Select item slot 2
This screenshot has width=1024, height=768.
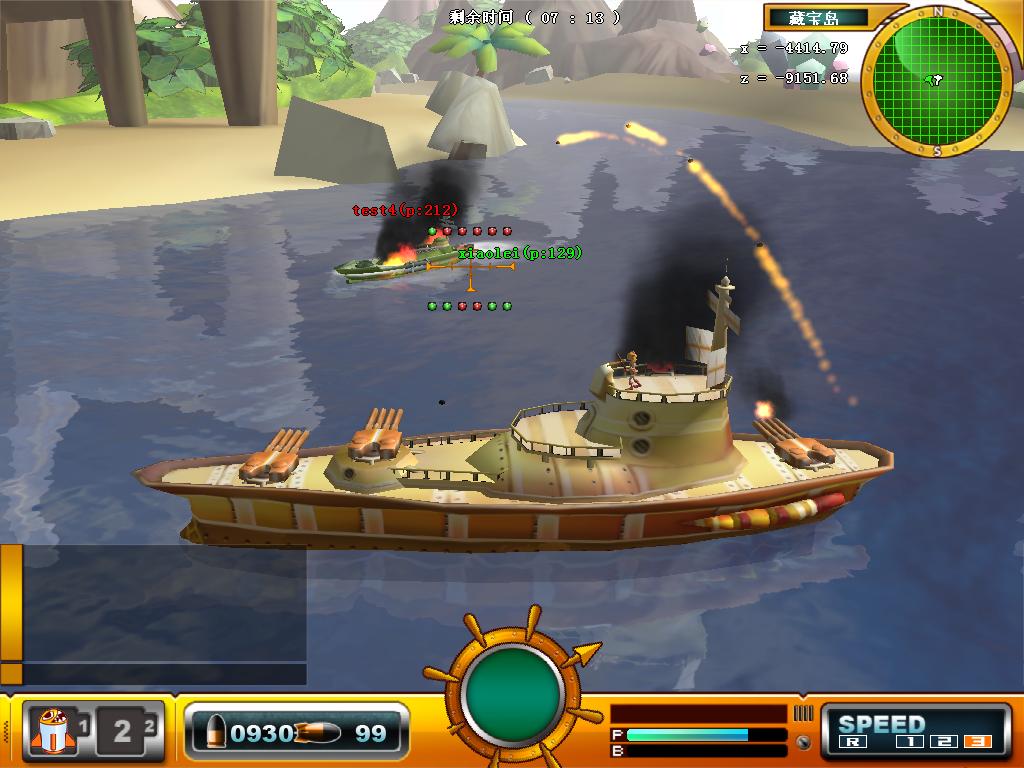coord(125,731)
